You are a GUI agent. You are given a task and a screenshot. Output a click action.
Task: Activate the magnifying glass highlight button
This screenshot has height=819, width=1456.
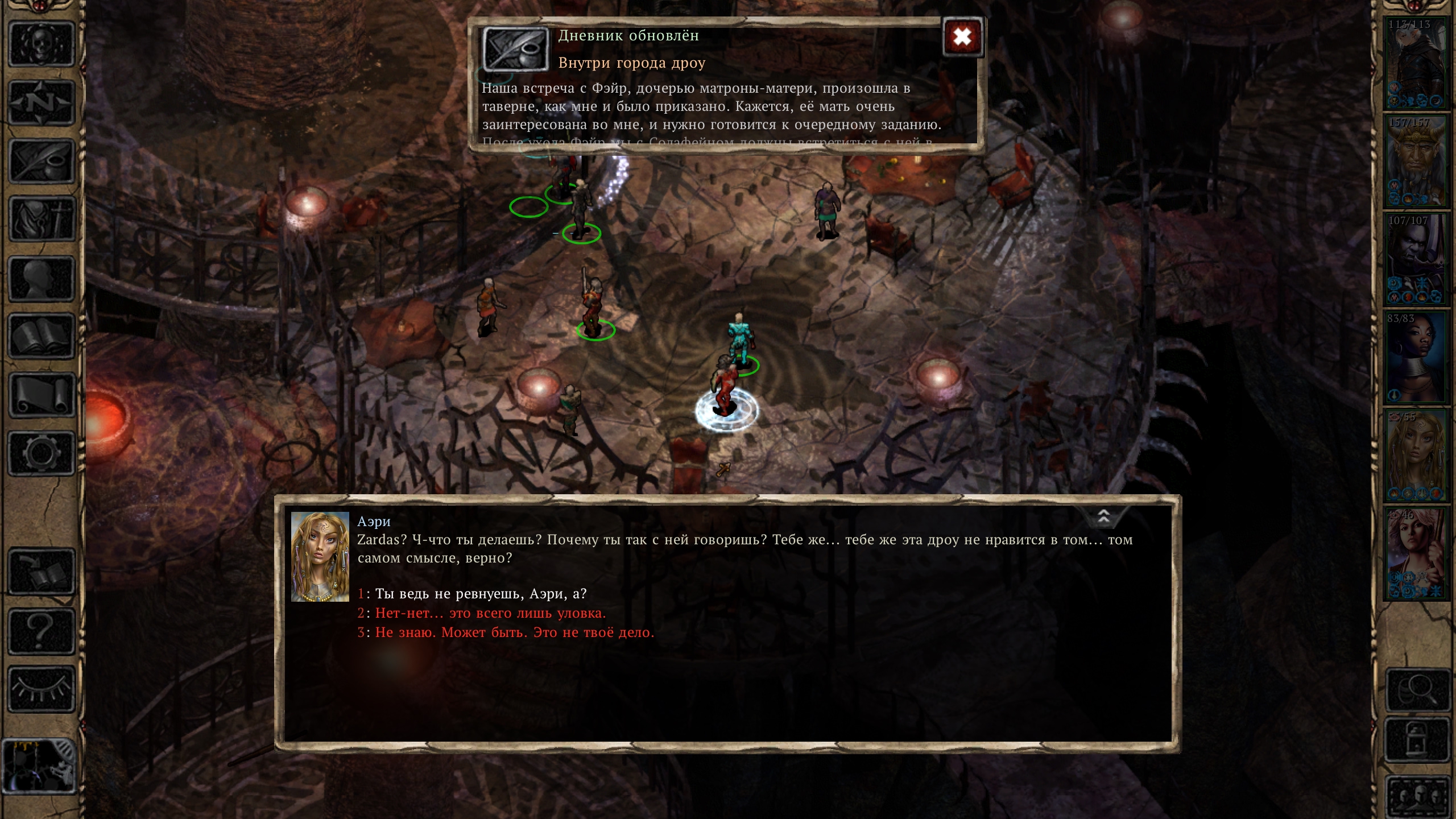[1418, 690]
